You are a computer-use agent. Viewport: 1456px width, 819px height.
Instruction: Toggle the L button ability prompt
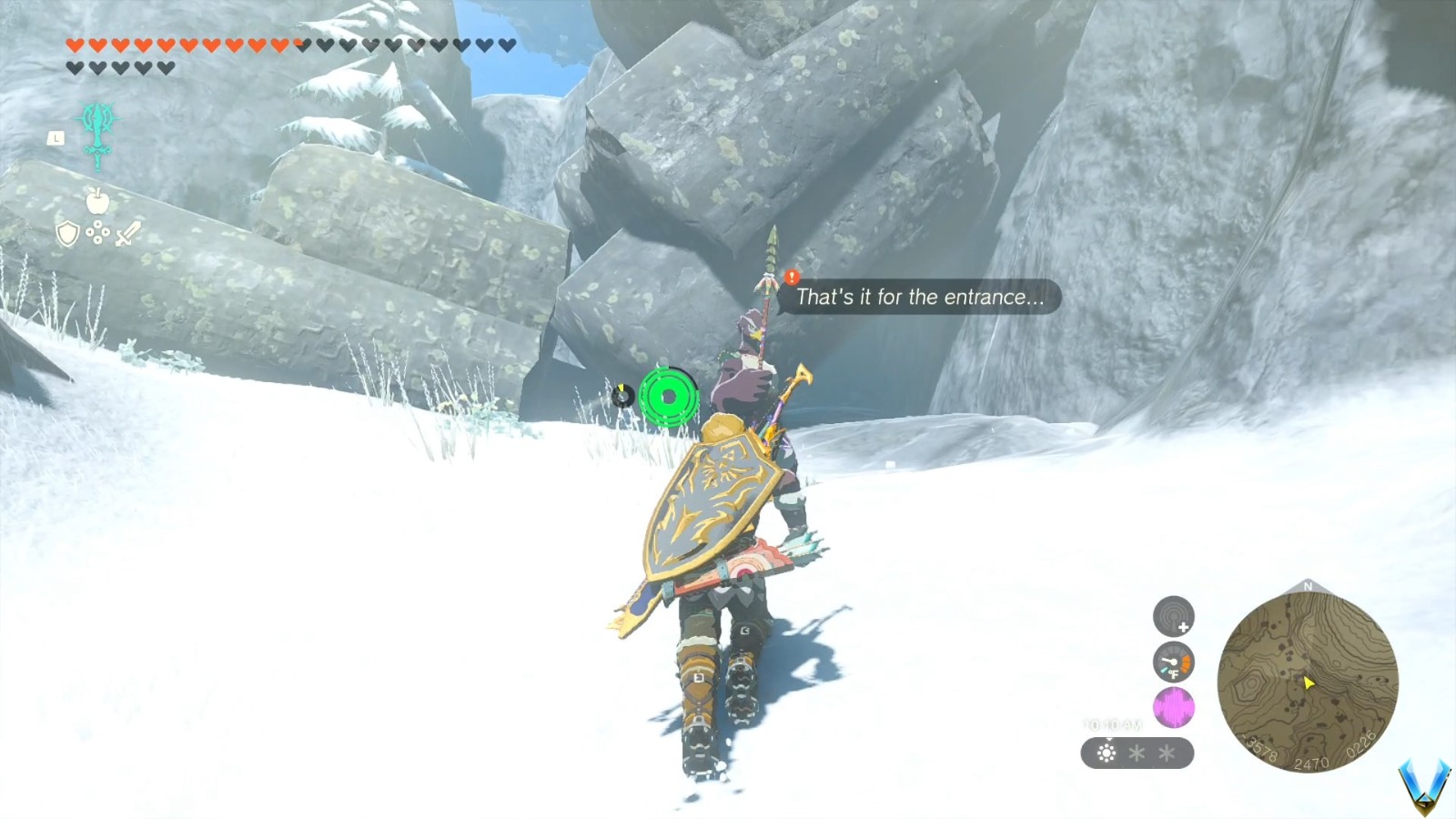click(55, 136)
